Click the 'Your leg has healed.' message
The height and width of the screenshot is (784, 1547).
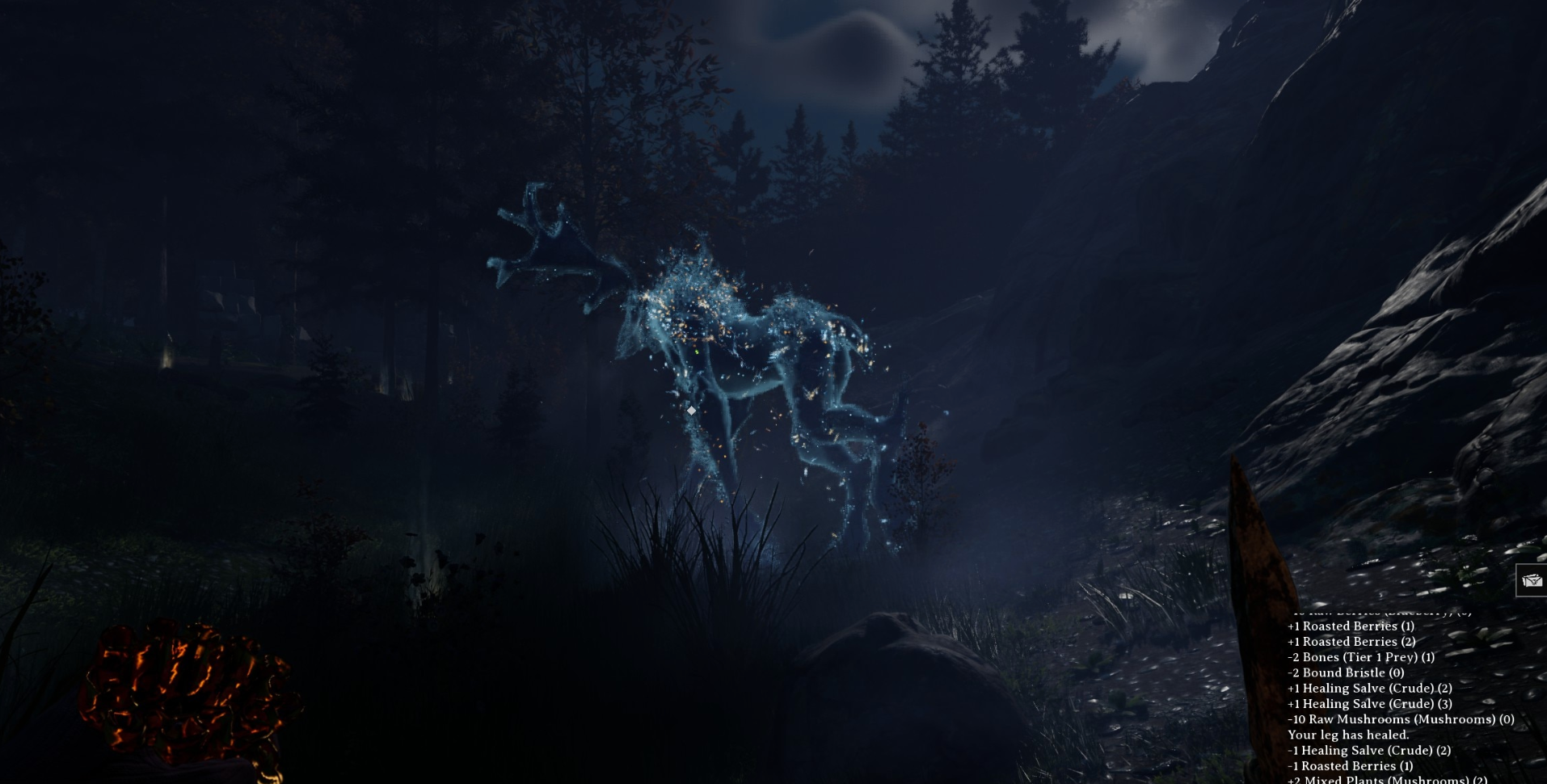coord(1348,735)
